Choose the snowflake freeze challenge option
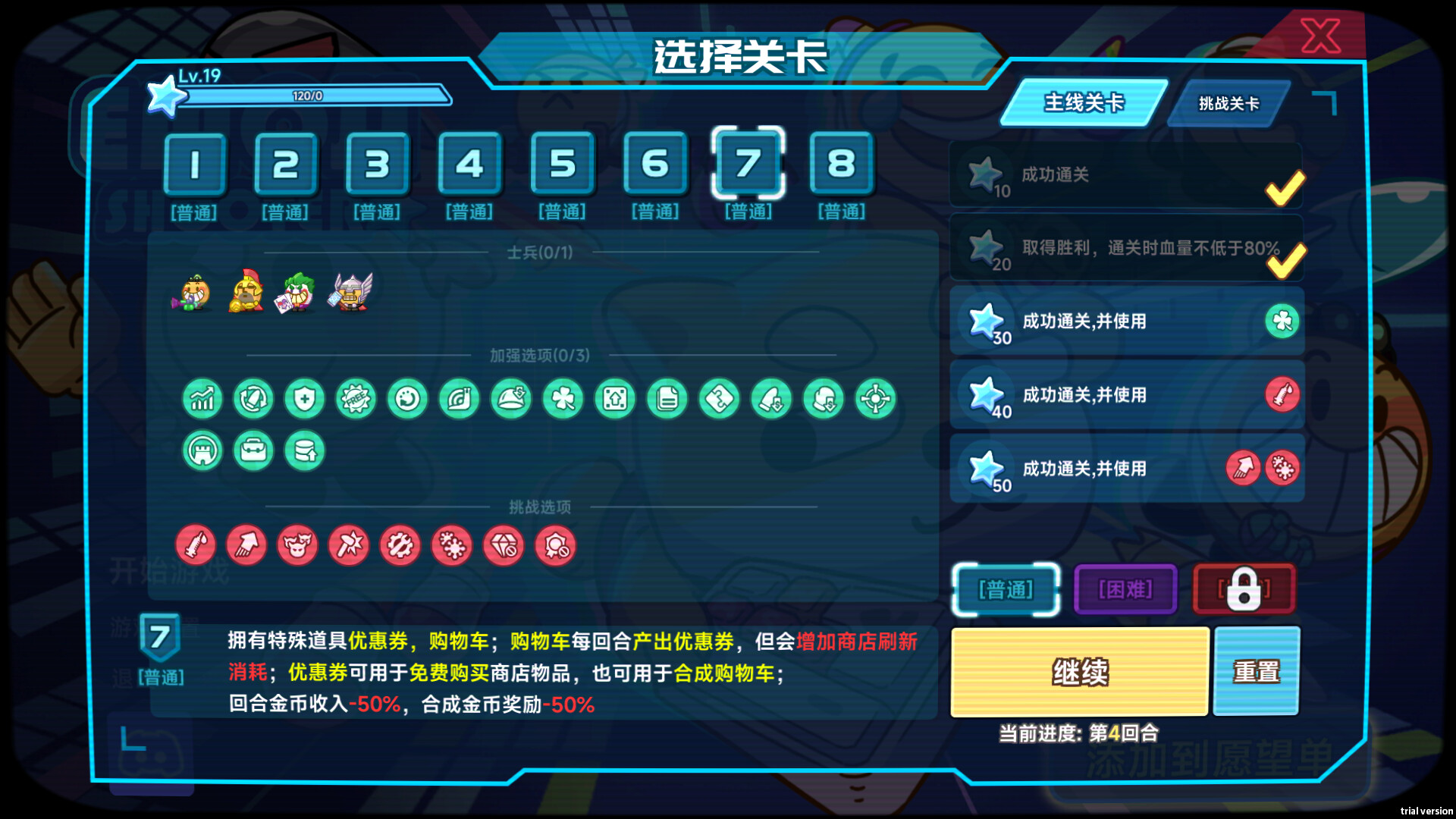Image resolution: width=1456 pixels, height=819 pixels. click(451, 545)
